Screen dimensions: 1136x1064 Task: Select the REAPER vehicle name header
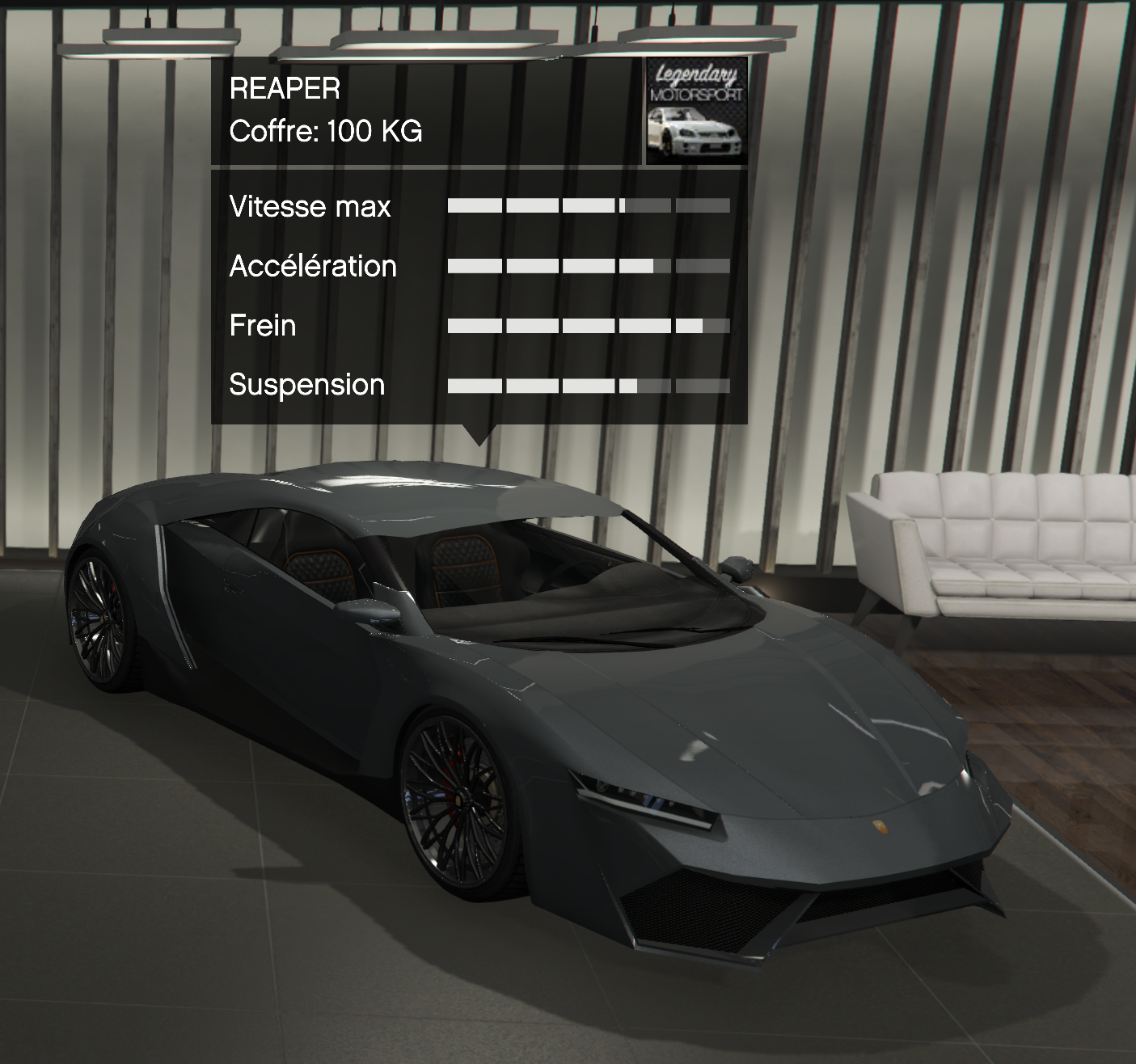[x=285, y=88]
